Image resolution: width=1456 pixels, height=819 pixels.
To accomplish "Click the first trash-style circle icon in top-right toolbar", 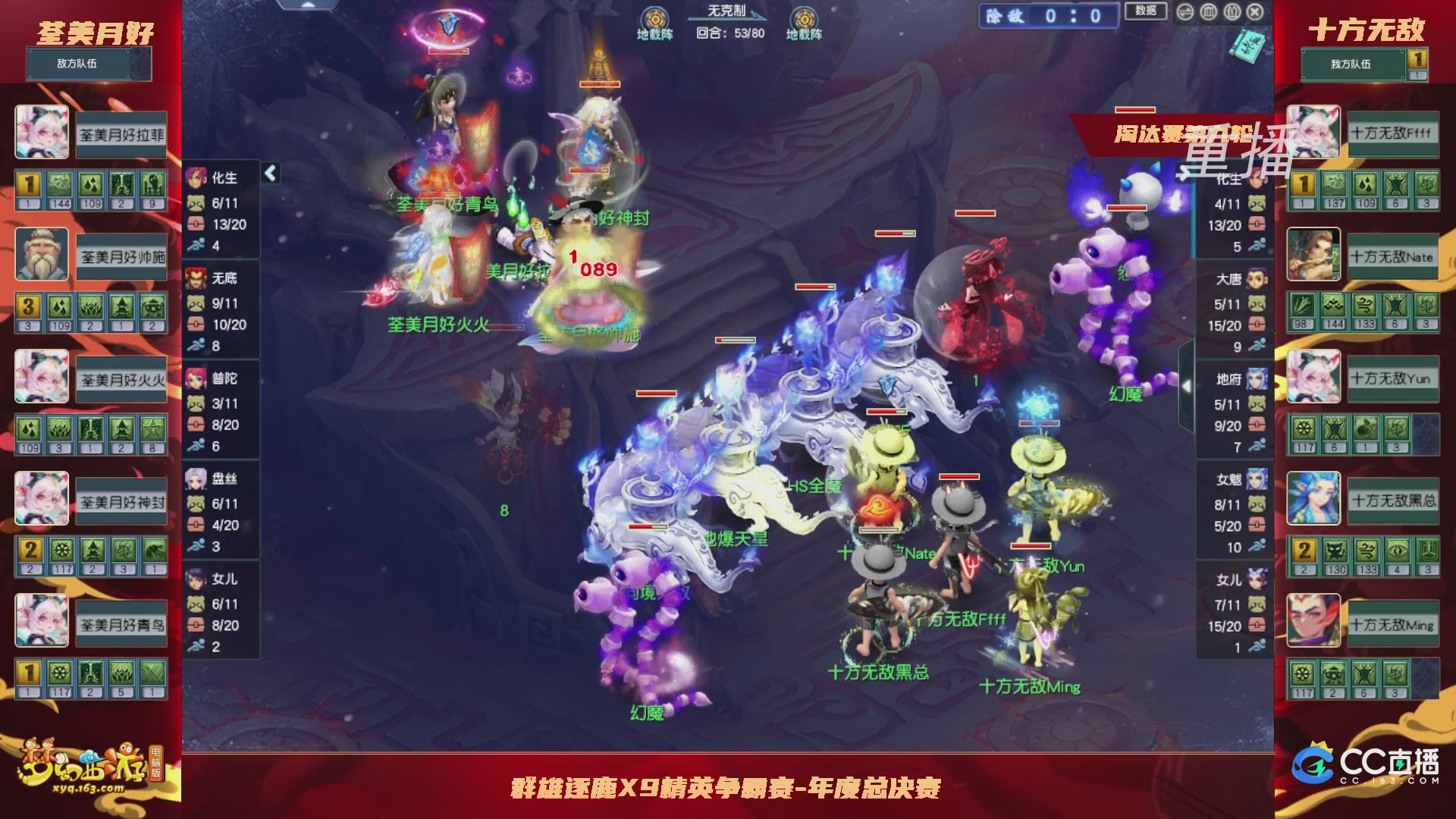I will click(x=1208, y=13).
